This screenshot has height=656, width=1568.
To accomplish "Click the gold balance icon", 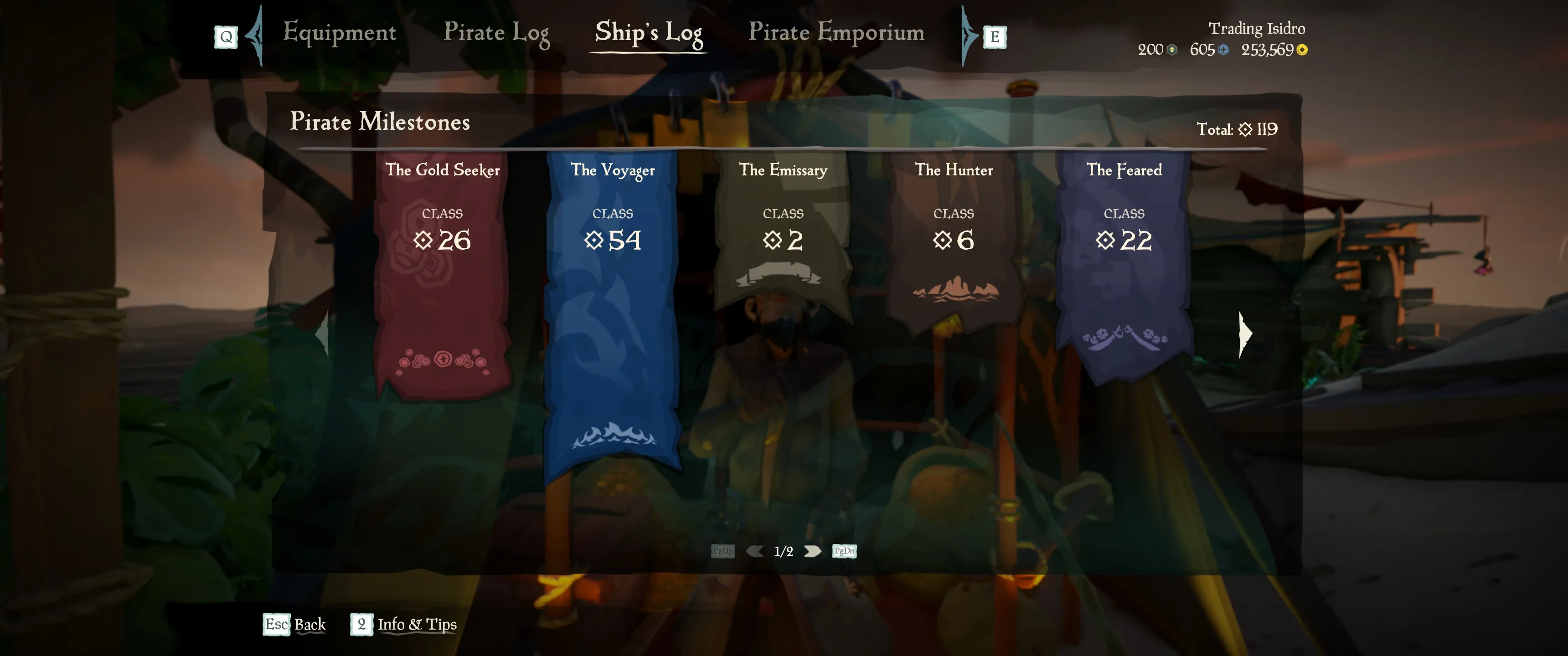I will (x=1302, y=51).
